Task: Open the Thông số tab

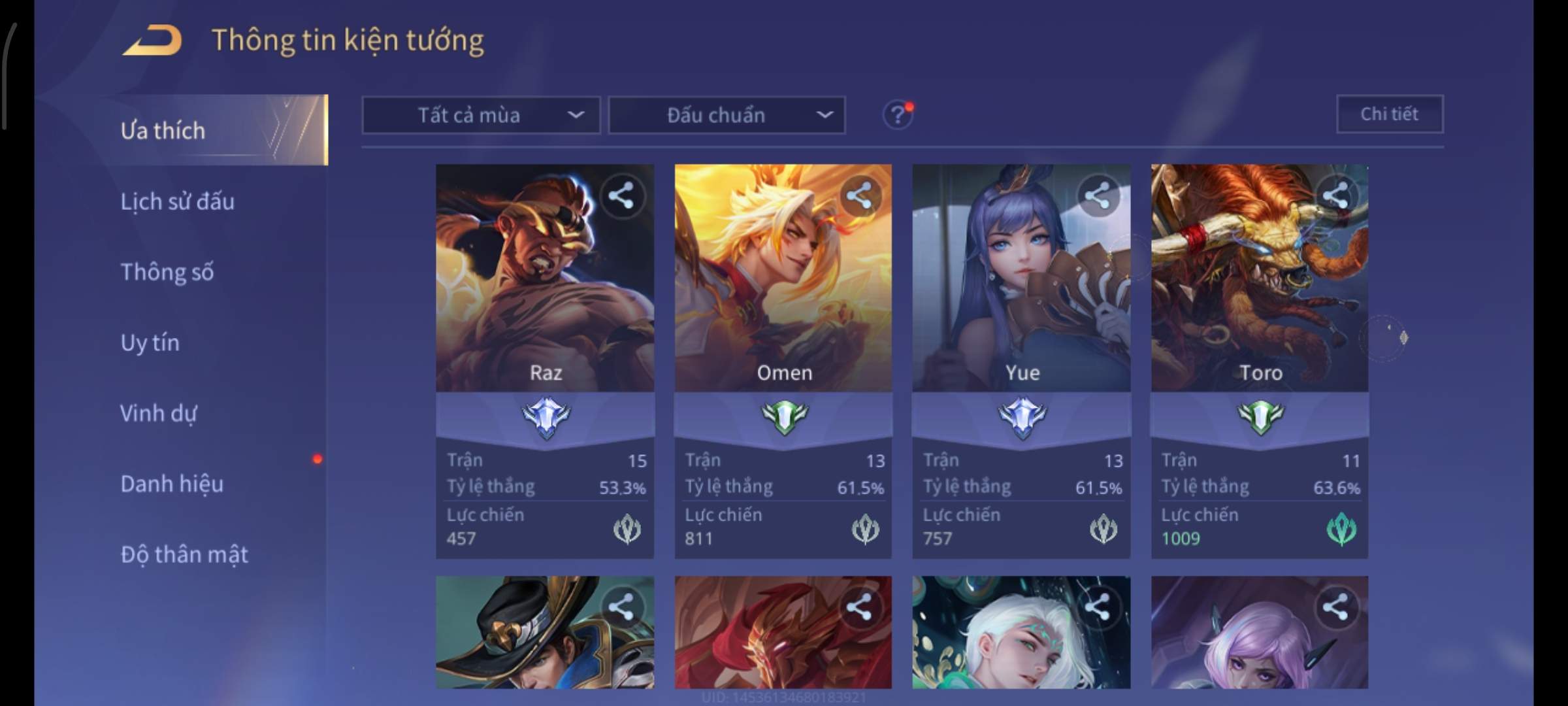Action: 167,272
